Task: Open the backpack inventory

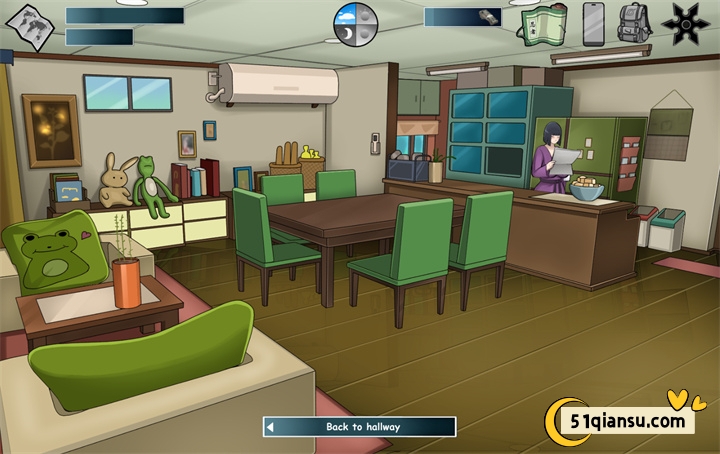Action: point(634,24)
